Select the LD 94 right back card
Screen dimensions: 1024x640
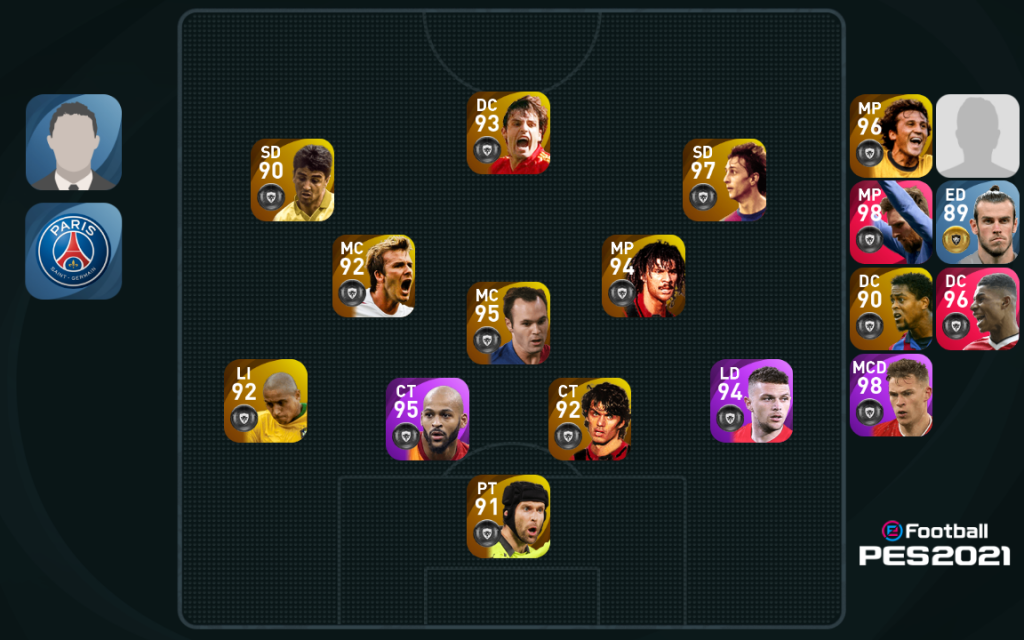(x=751, y=401)
